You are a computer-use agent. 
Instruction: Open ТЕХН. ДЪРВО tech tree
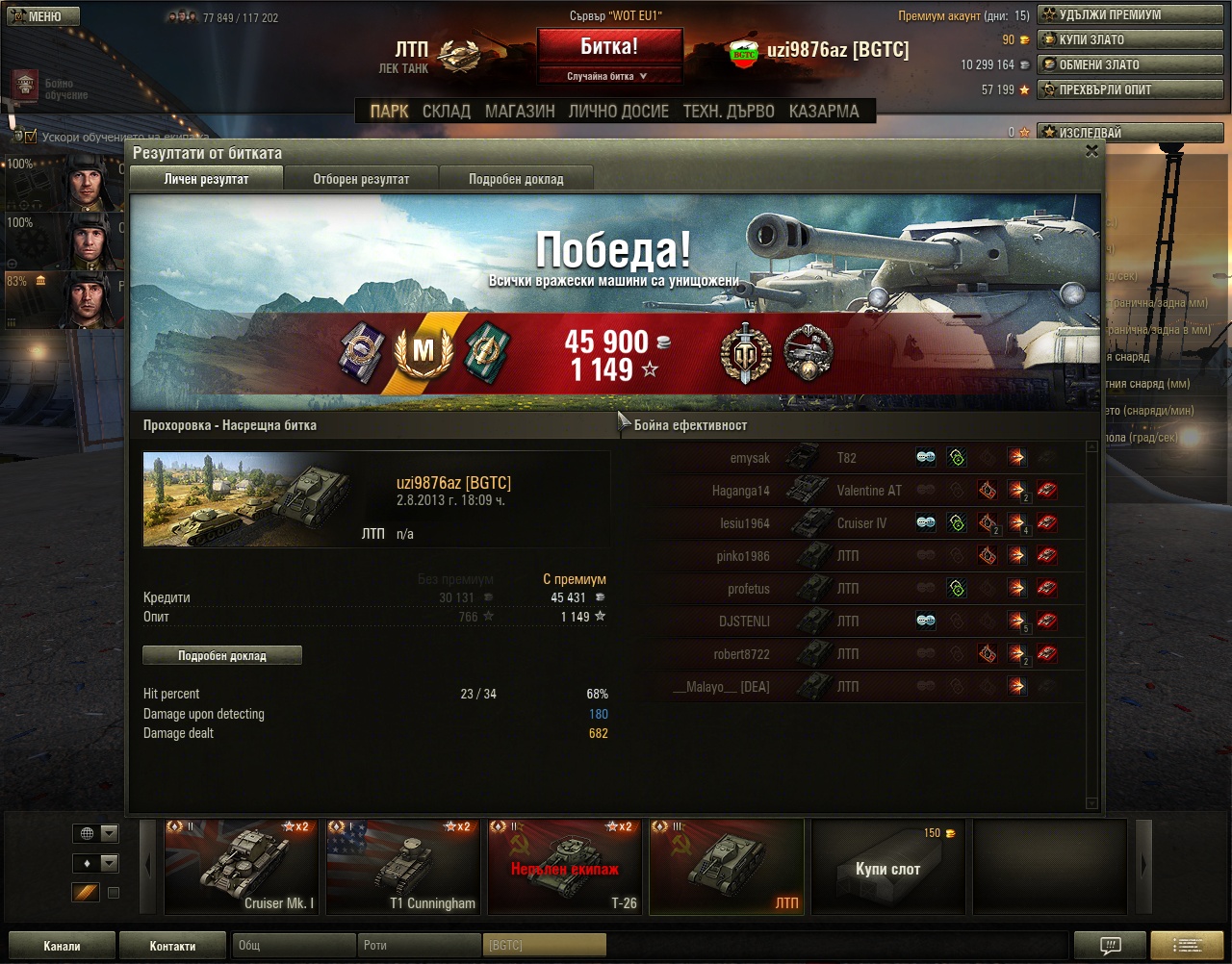point(729,112)
